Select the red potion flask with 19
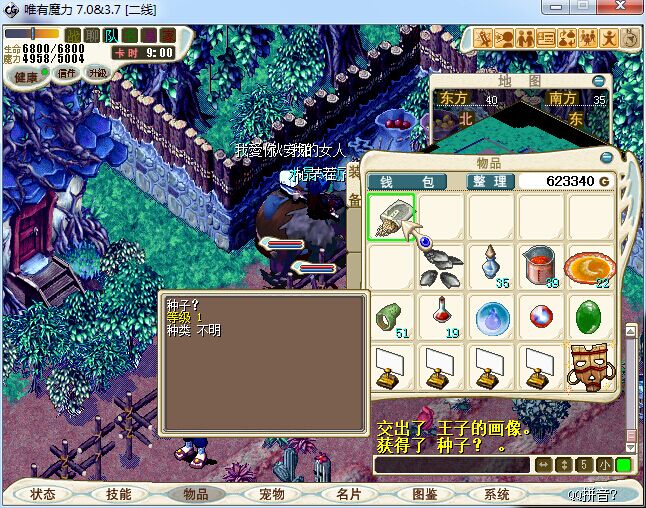Viewport: 646px width, 508px height. 441,317
